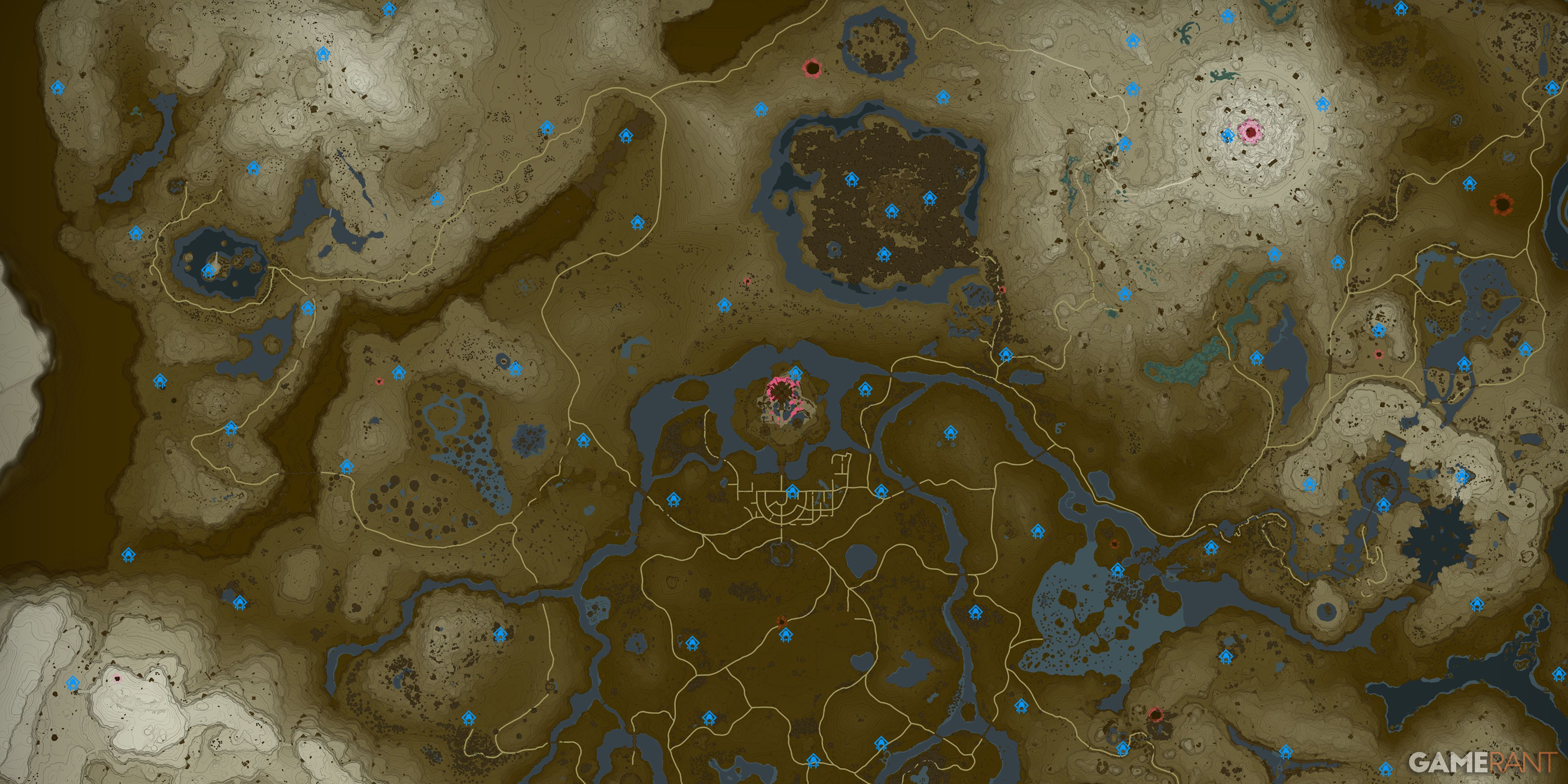Viewport: 1568px width, 784px height.
Task: Click the small red dot marker left of center
Action: click(380, 382)
